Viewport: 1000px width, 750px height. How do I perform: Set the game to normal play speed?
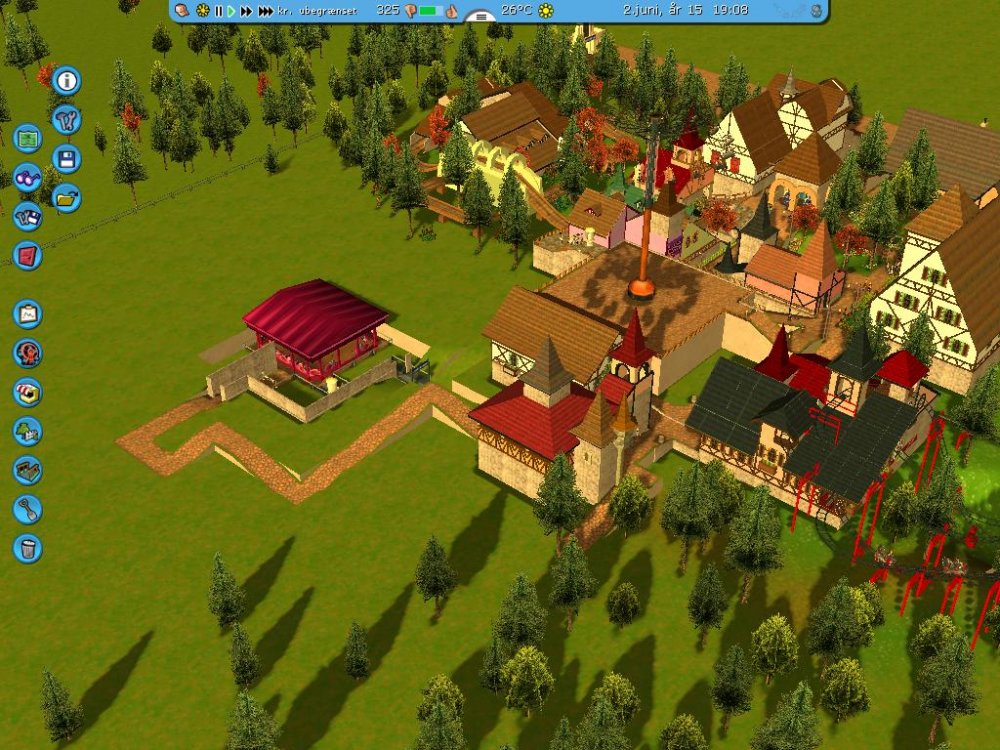(x=231, y=11)
